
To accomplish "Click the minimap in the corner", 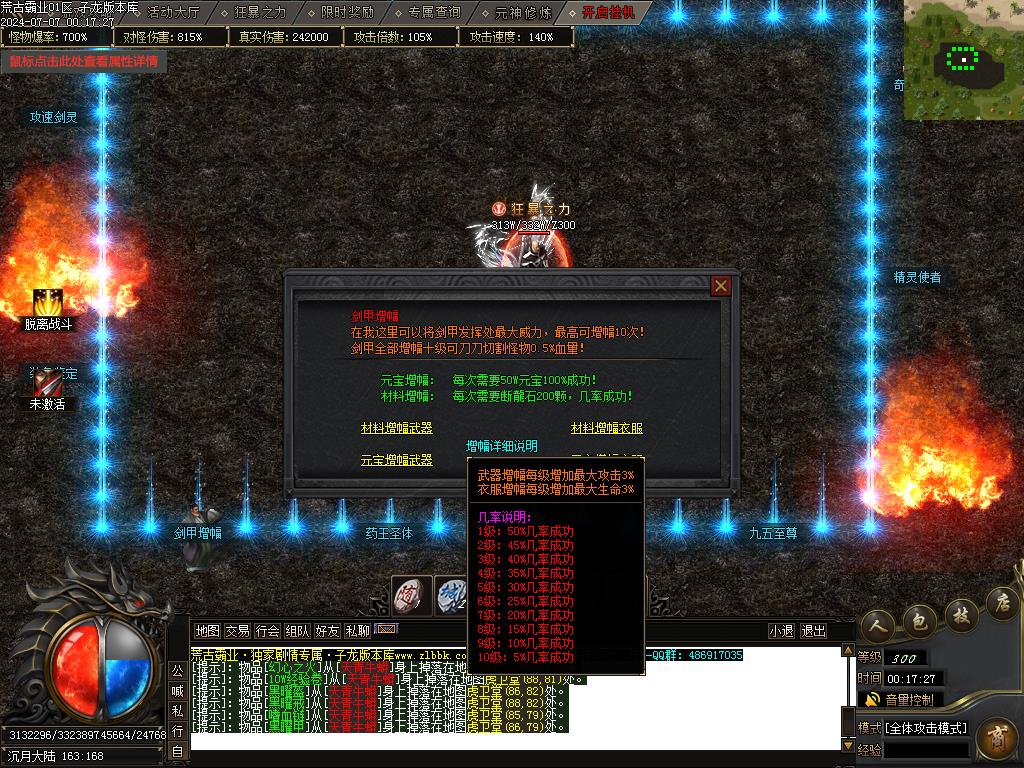I will pyautogui.click(x=963, y=60).
